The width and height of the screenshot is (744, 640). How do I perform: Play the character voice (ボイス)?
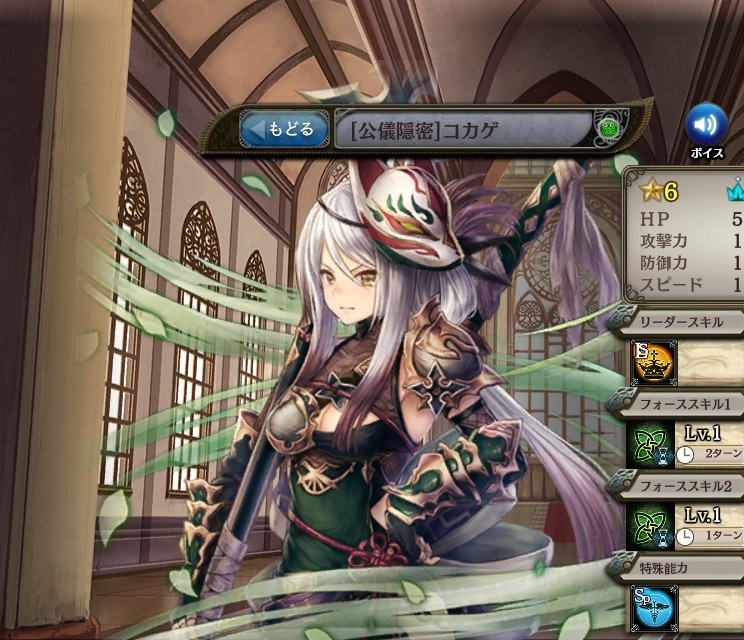[707, 125]
